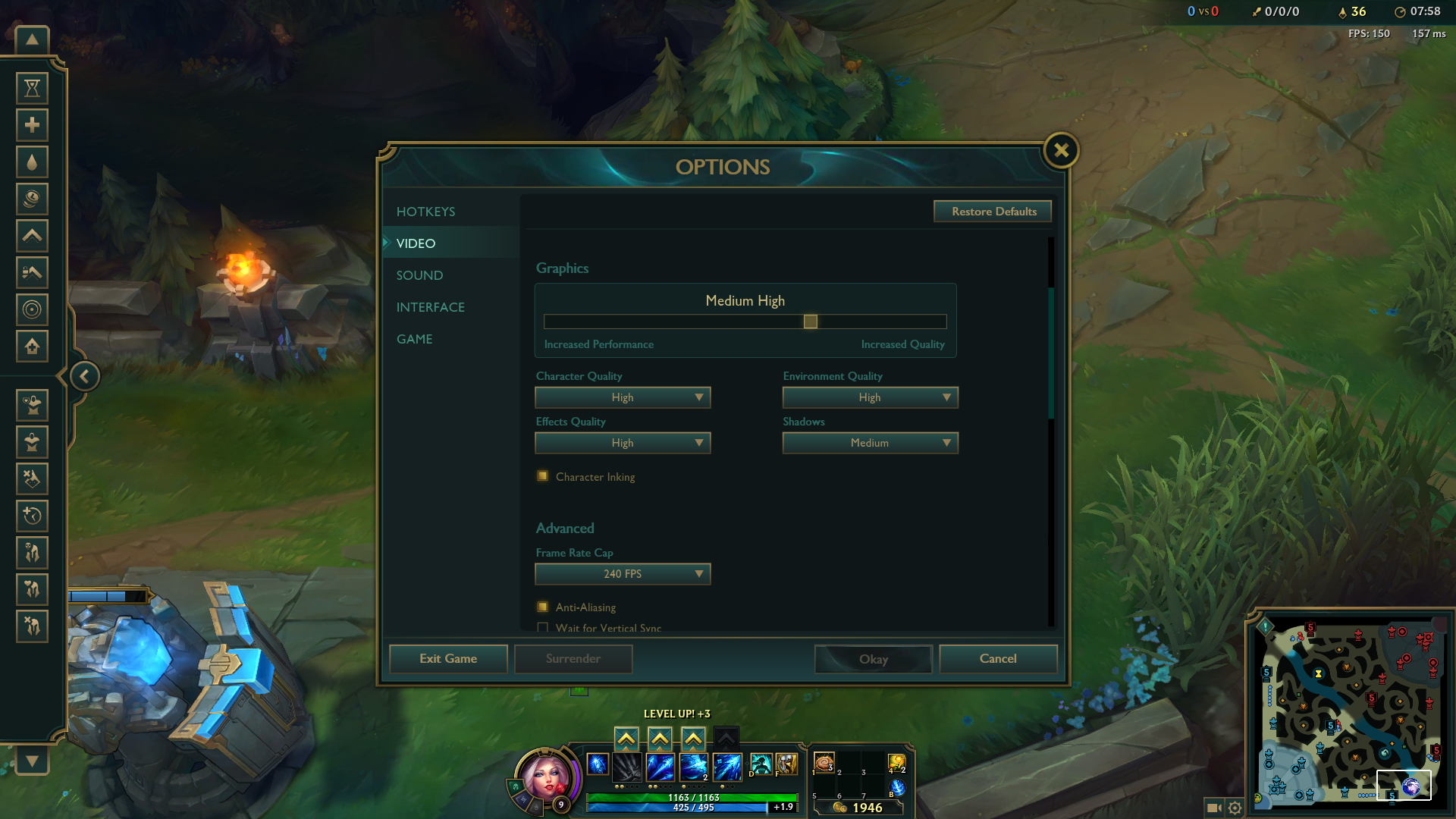Select the Interface settings tab
The width and height of the screenshot is (1456, 819).
pos(430,307)
